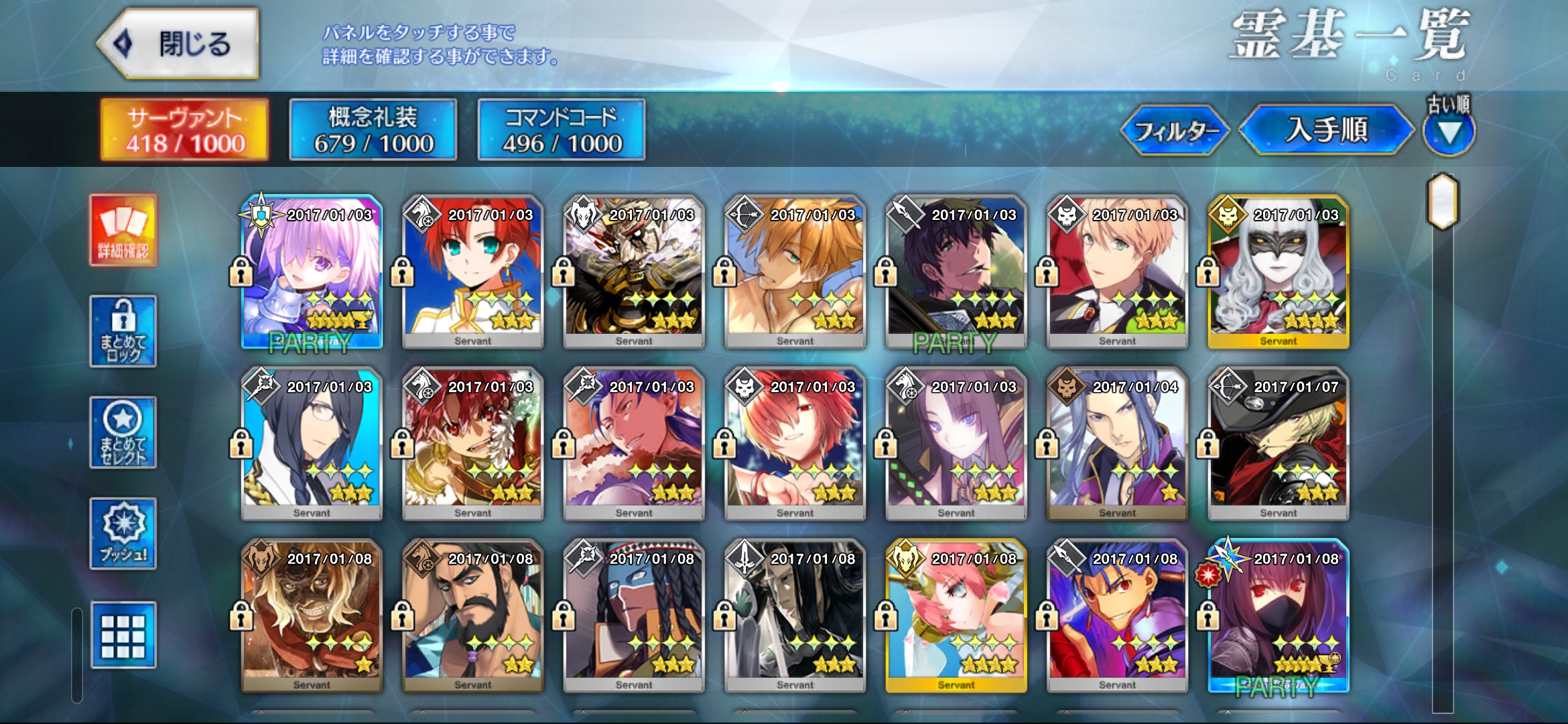Viewport: 1568px width, 724px height.
Task: Change grid layout with the grid icon
Action: coord(123,635)
